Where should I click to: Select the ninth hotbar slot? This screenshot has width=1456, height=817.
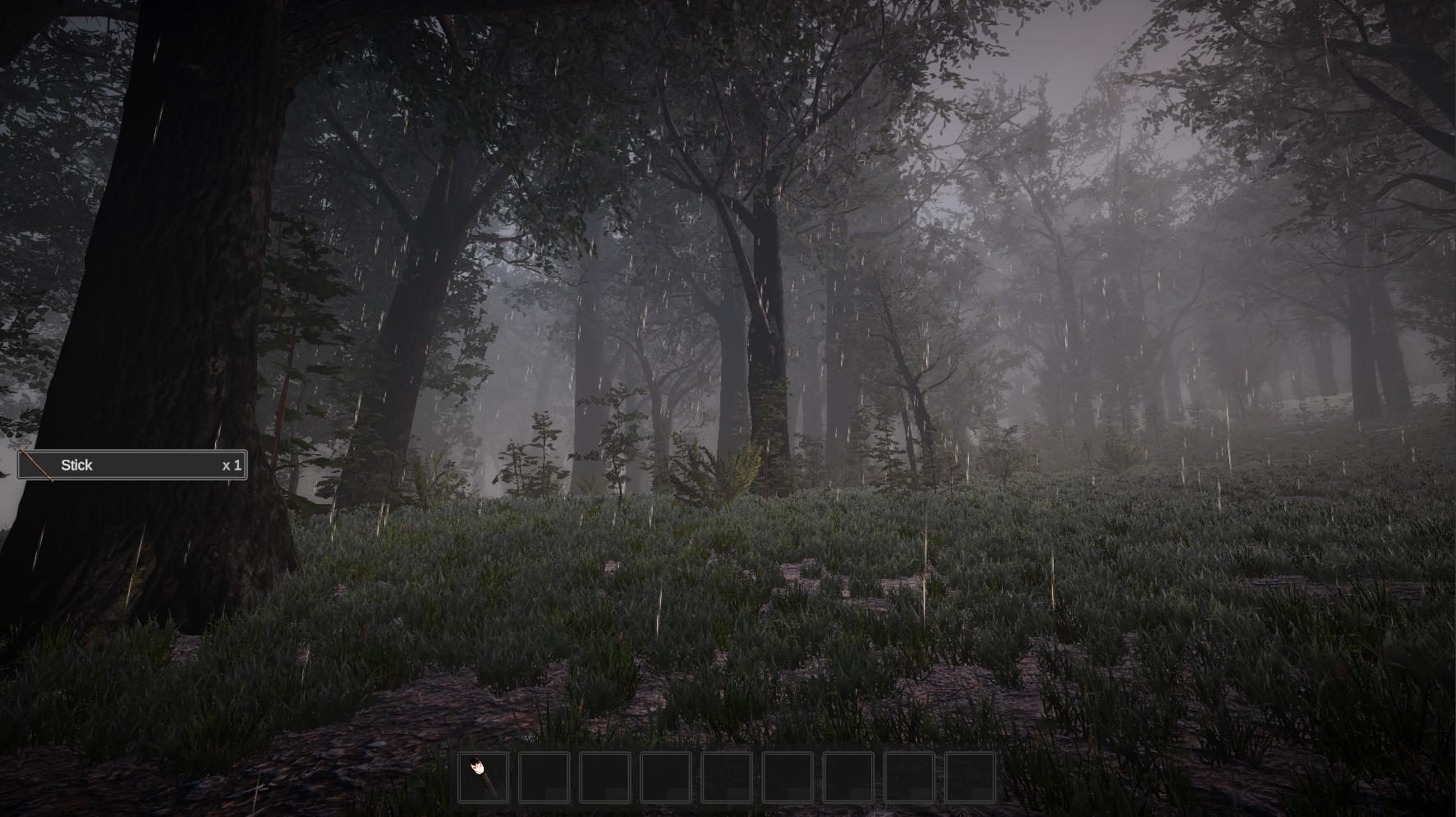[x=971, y=776]
